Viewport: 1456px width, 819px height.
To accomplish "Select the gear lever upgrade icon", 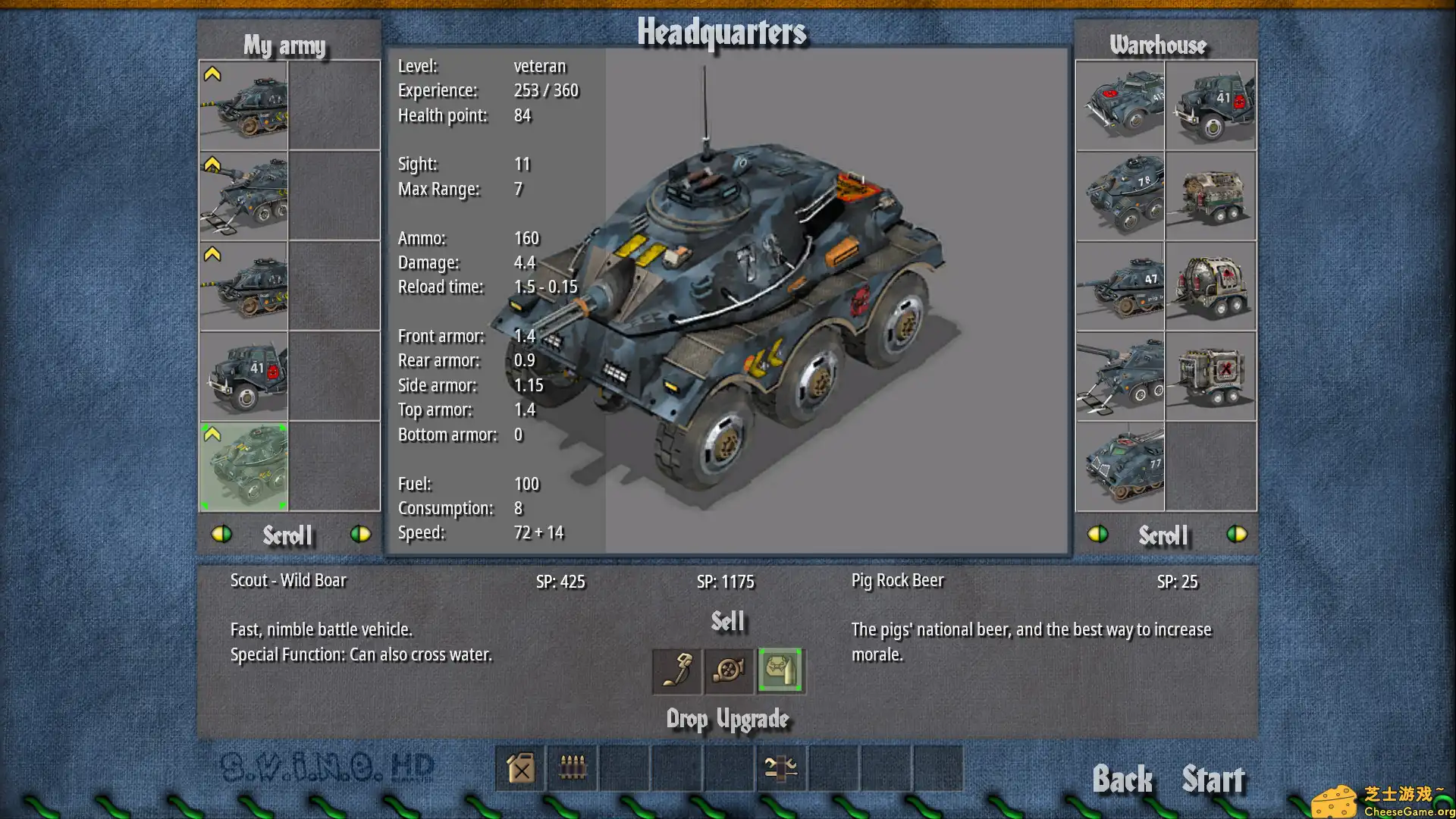I will (676, 671).
